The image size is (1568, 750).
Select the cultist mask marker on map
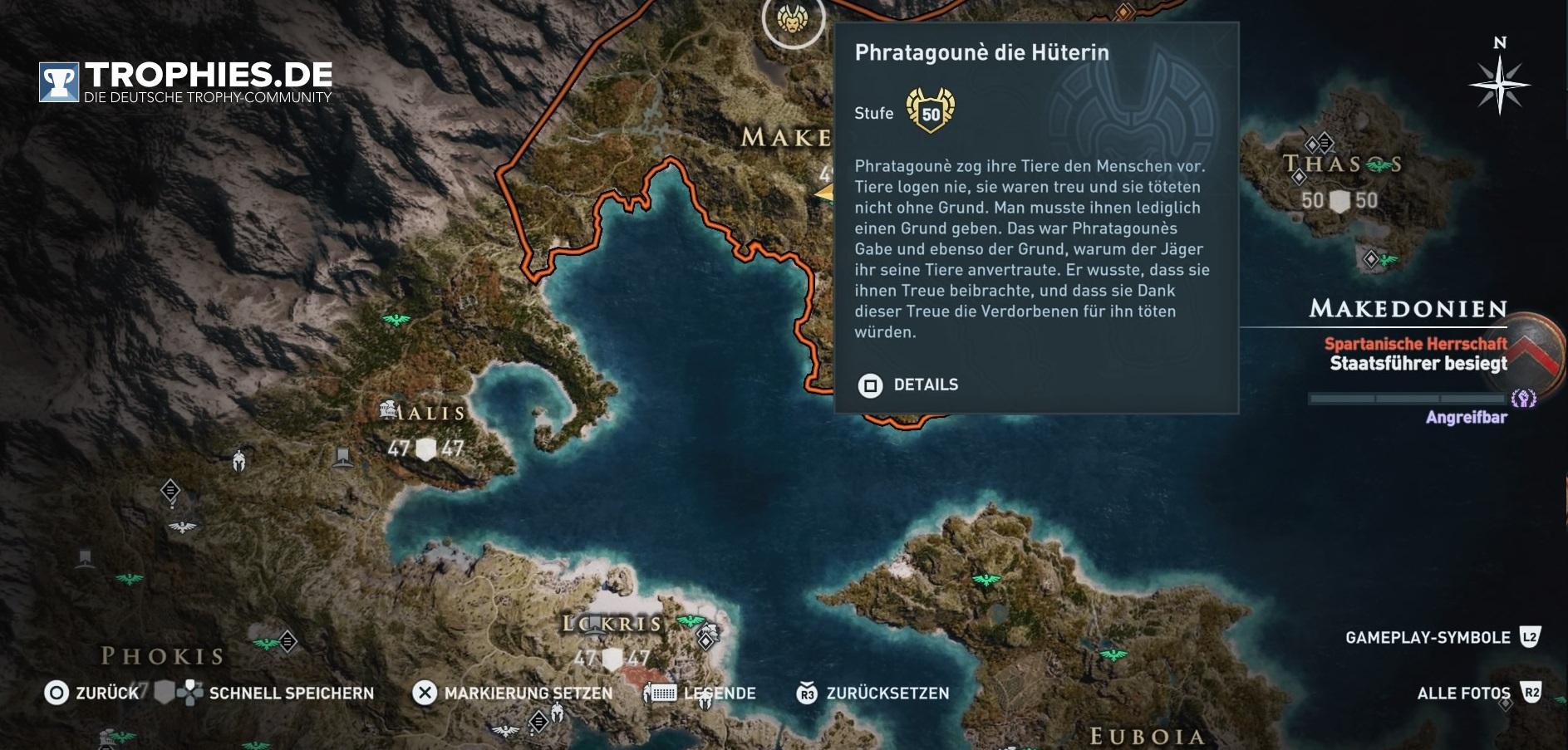pos(793,17)
